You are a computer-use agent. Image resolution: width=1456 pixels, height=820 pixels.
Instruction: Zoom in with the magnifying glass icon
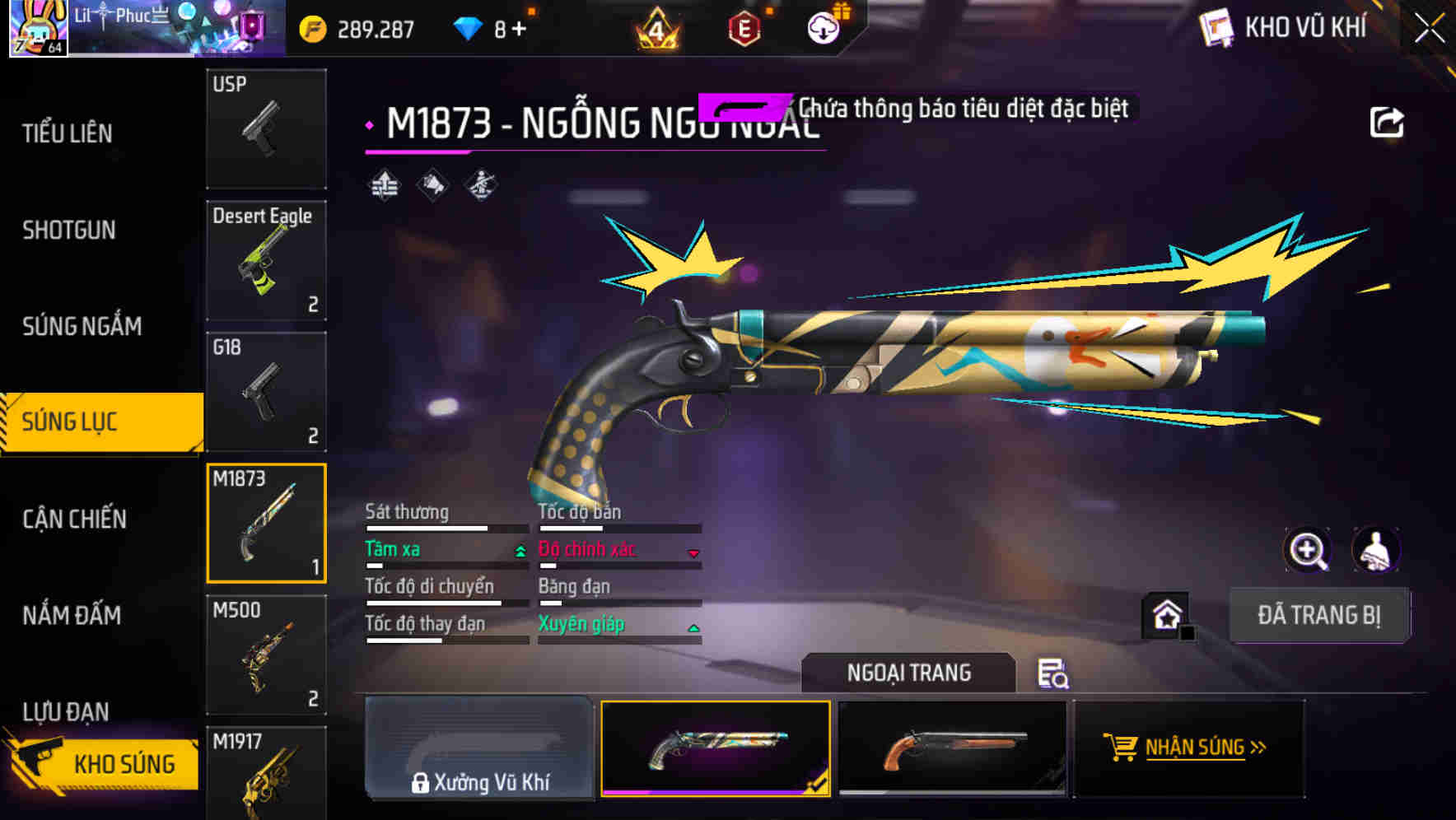tap(1309, 549)
